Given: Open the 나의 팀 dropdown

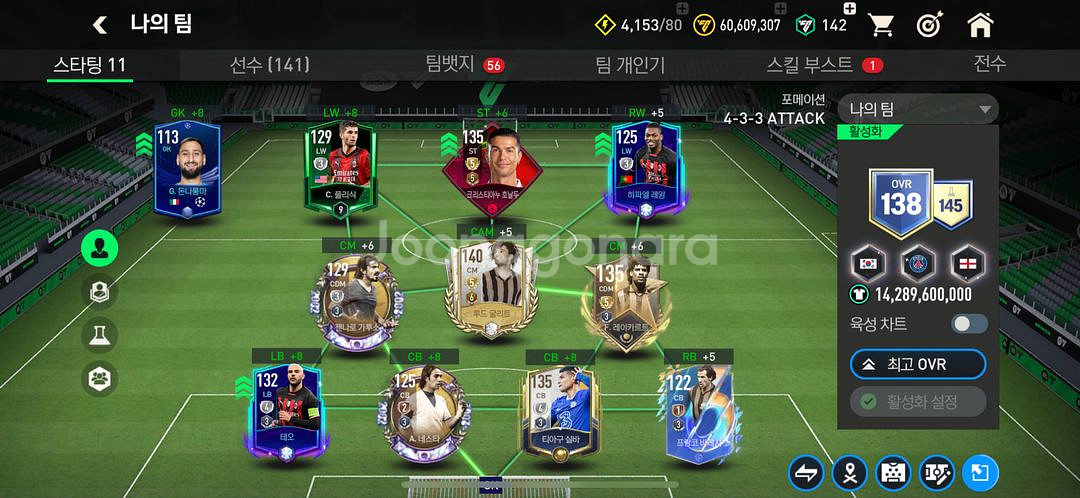Looking at the screenshot, I should click(x=918, y=109).
